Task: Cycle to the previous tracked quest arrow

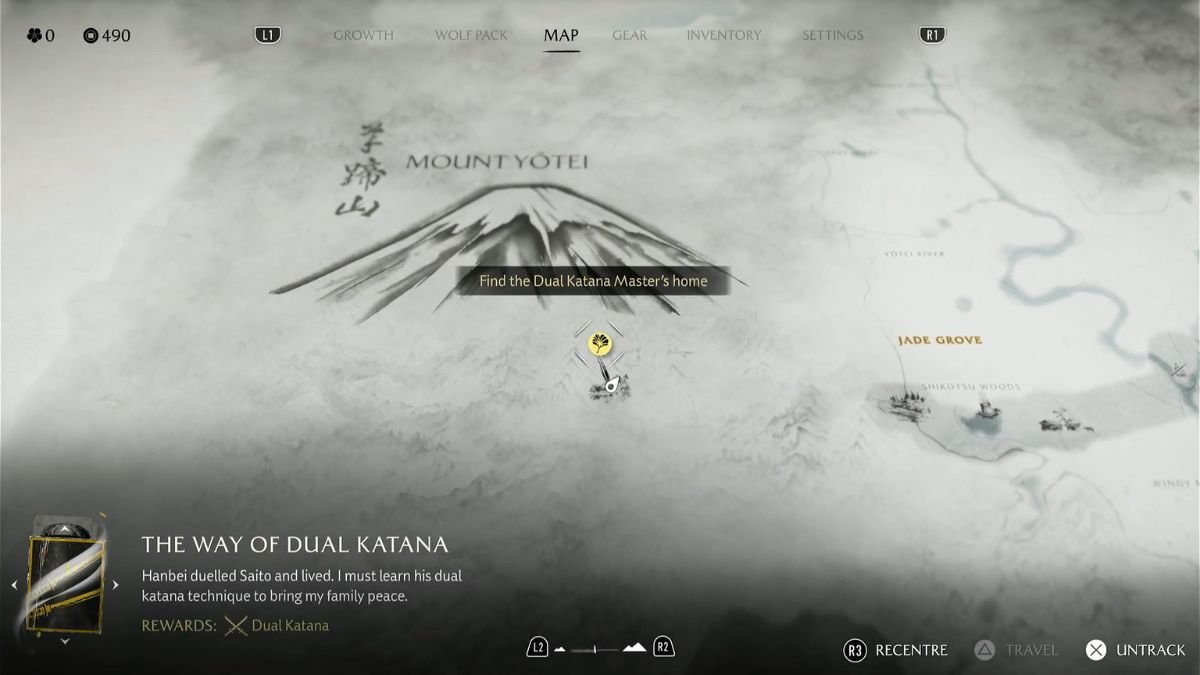Action: coord(14,585)
